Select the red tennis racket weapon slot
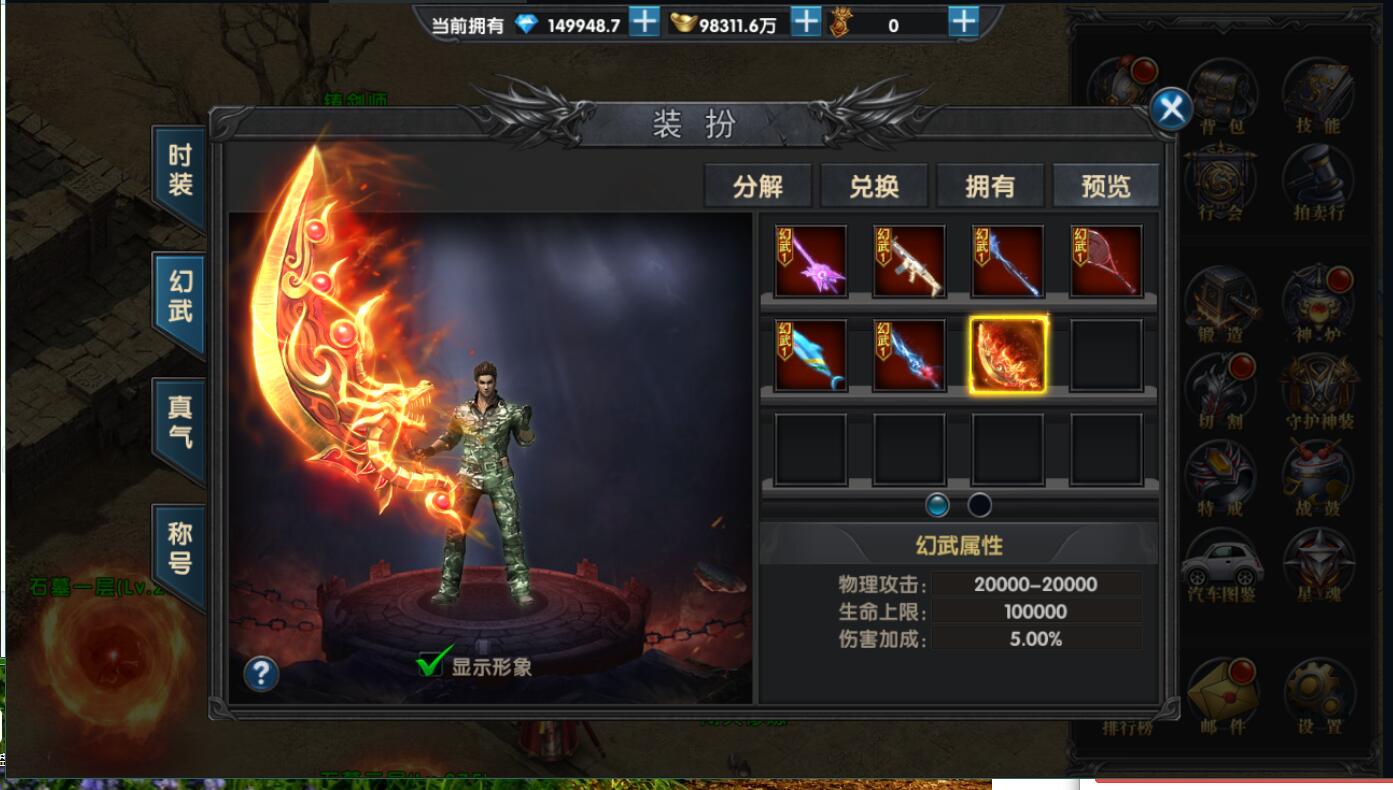 1106,262
